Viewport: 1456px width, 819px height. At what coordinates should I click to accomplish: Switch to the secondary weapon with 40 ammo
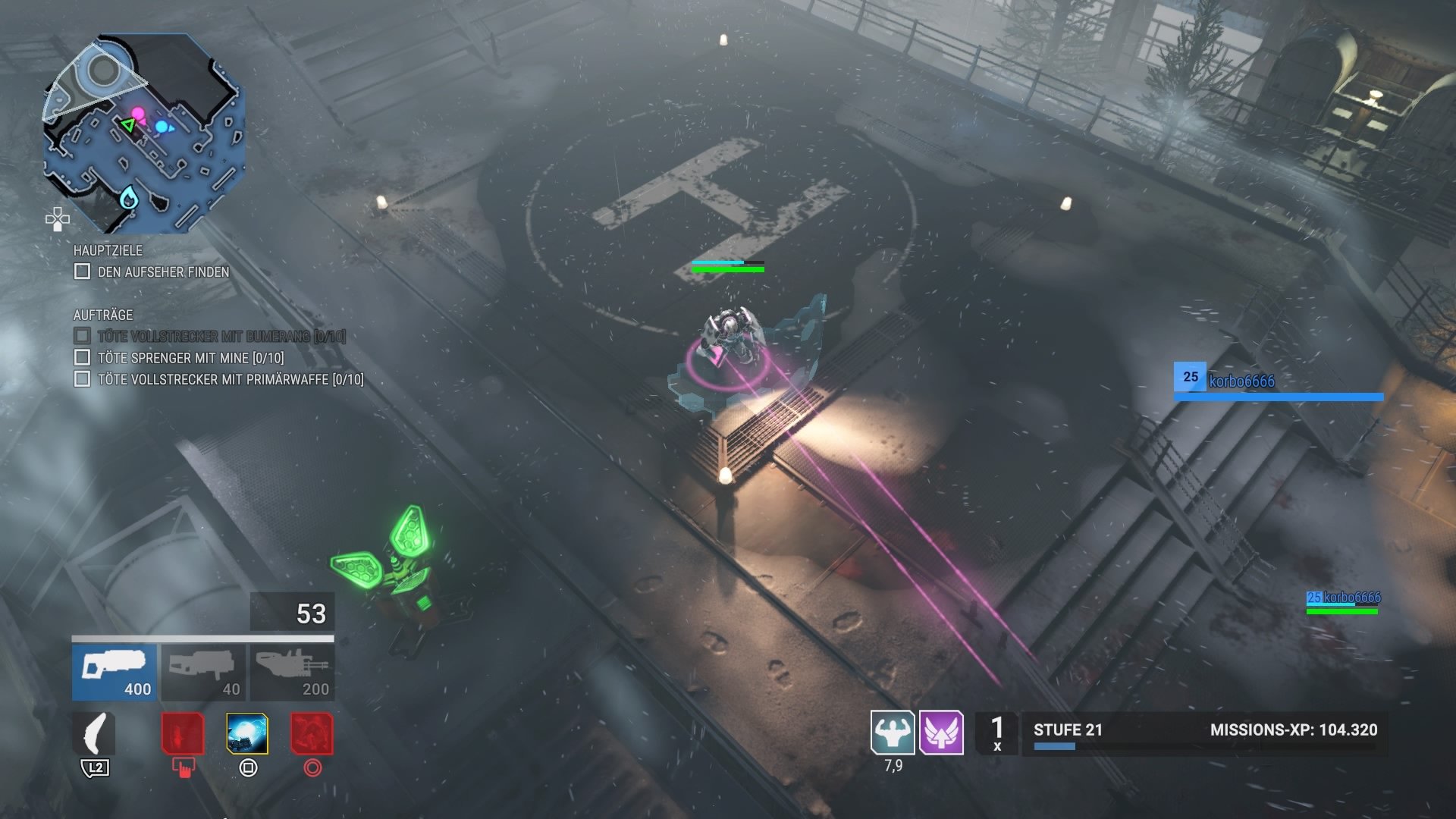203,672
